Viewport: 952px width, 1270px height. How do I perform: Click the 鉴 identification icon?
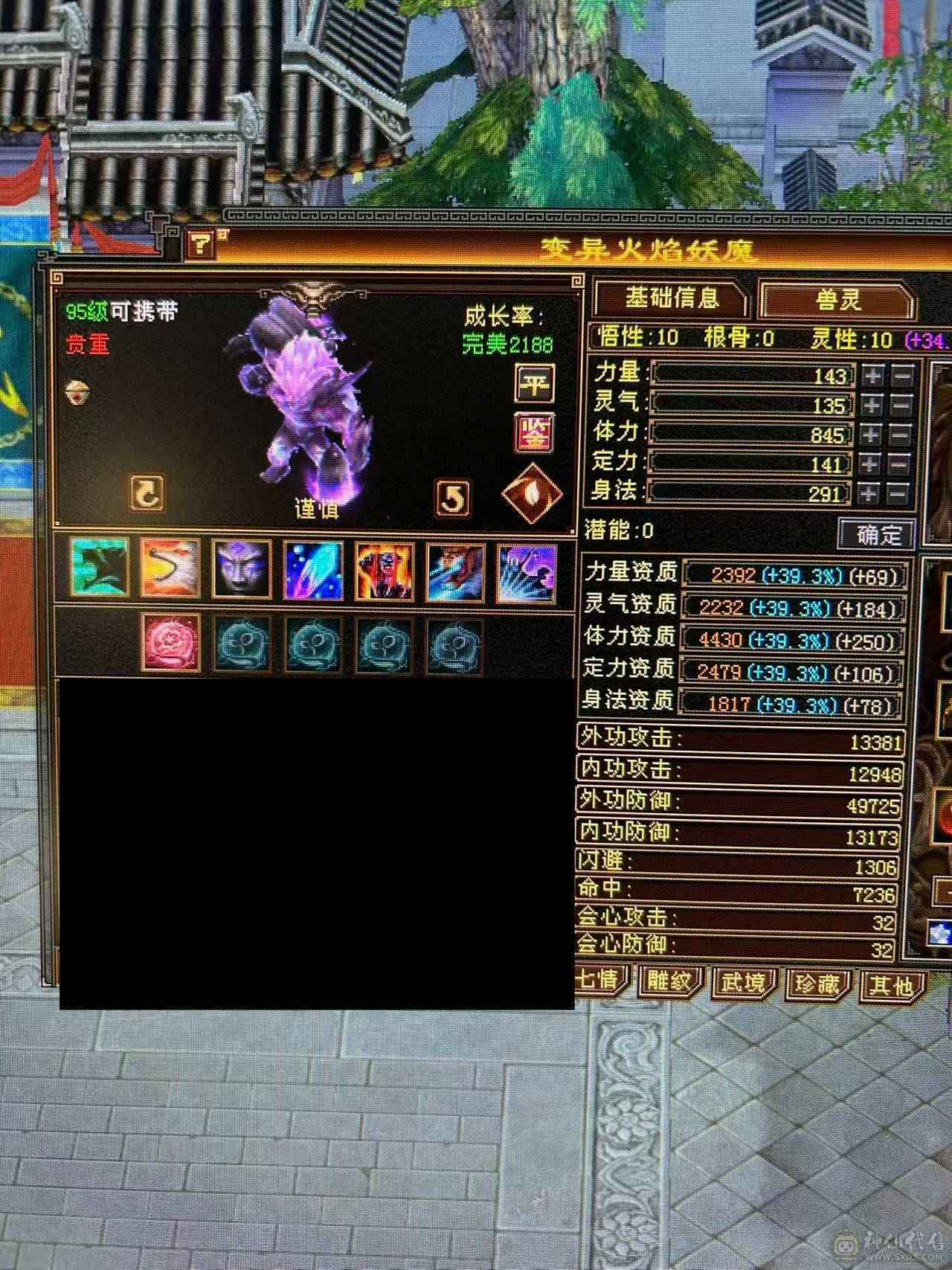pos(534,435)
